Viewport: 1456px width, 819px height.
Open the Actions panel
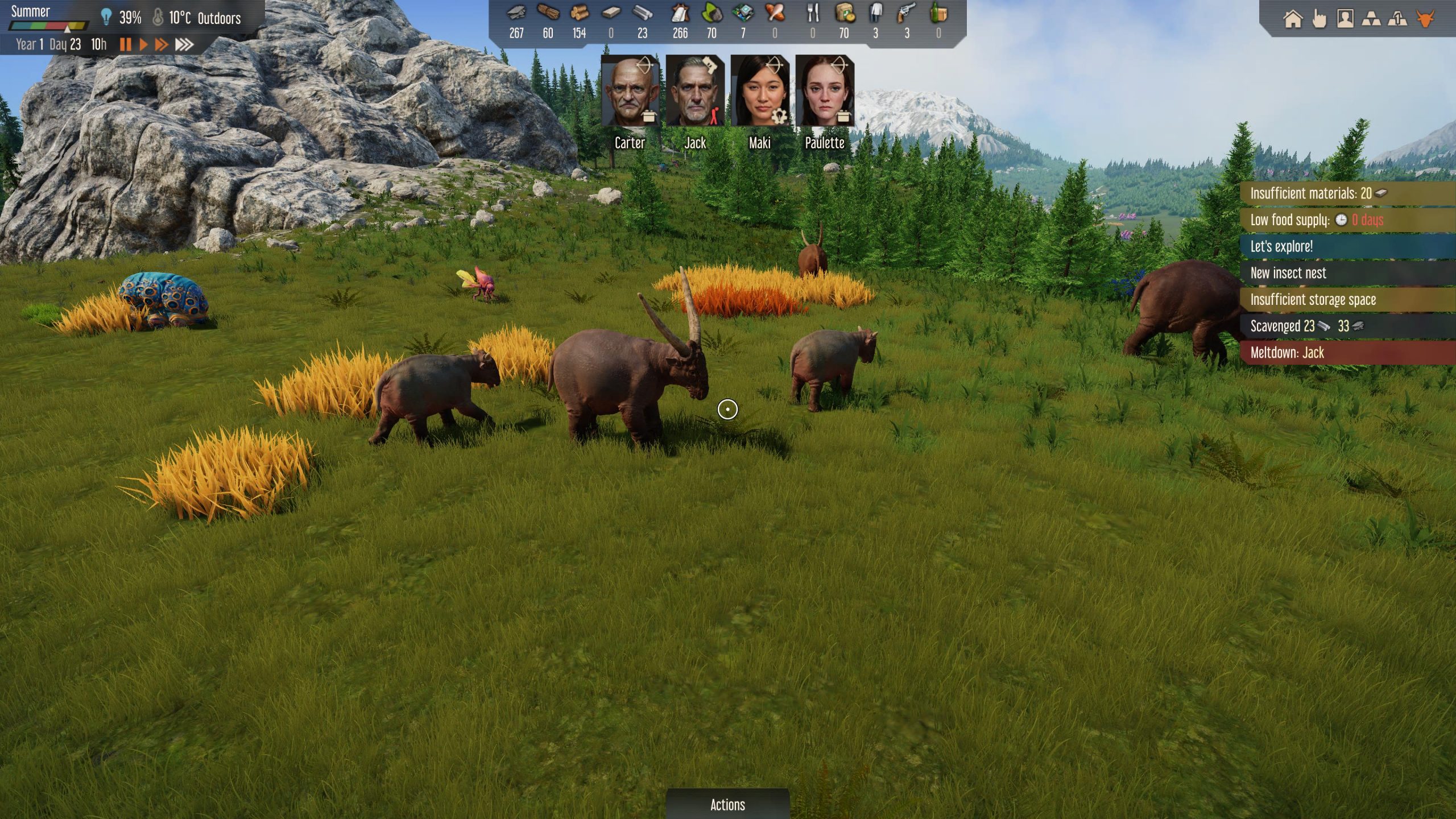[x=727, y=804]
